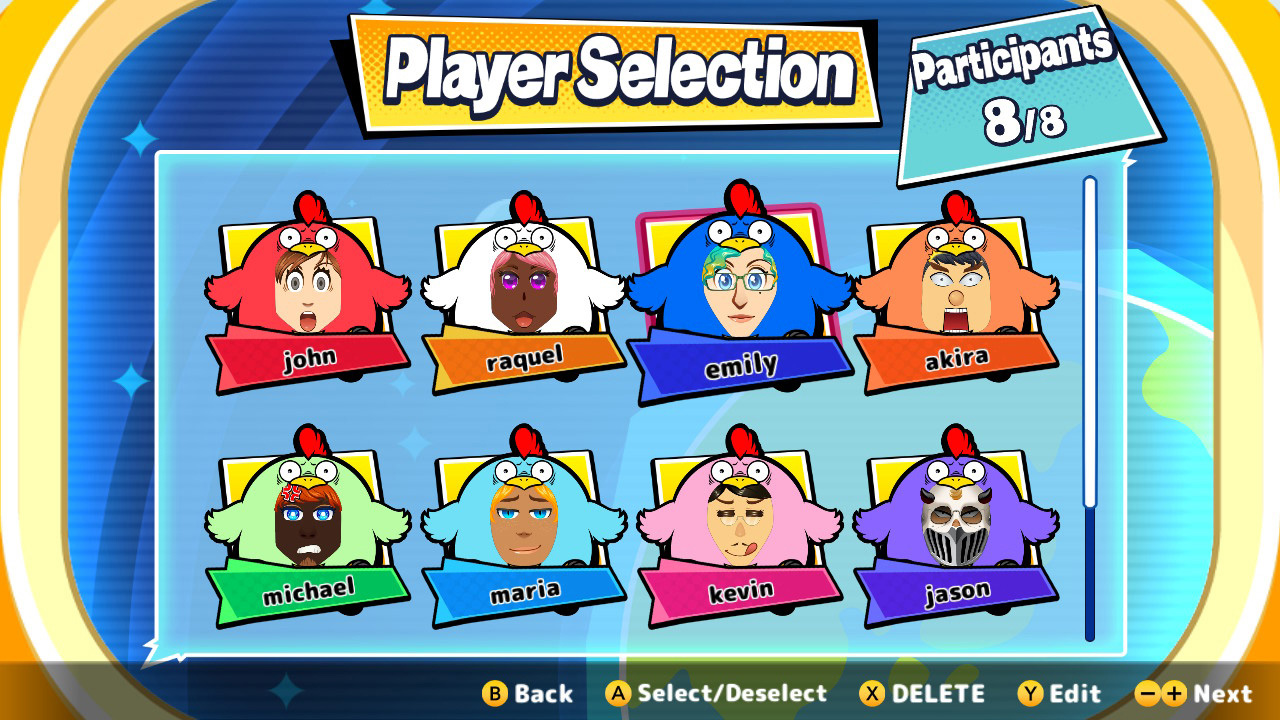Select akira's orange chicken avatar

point(955,290)
